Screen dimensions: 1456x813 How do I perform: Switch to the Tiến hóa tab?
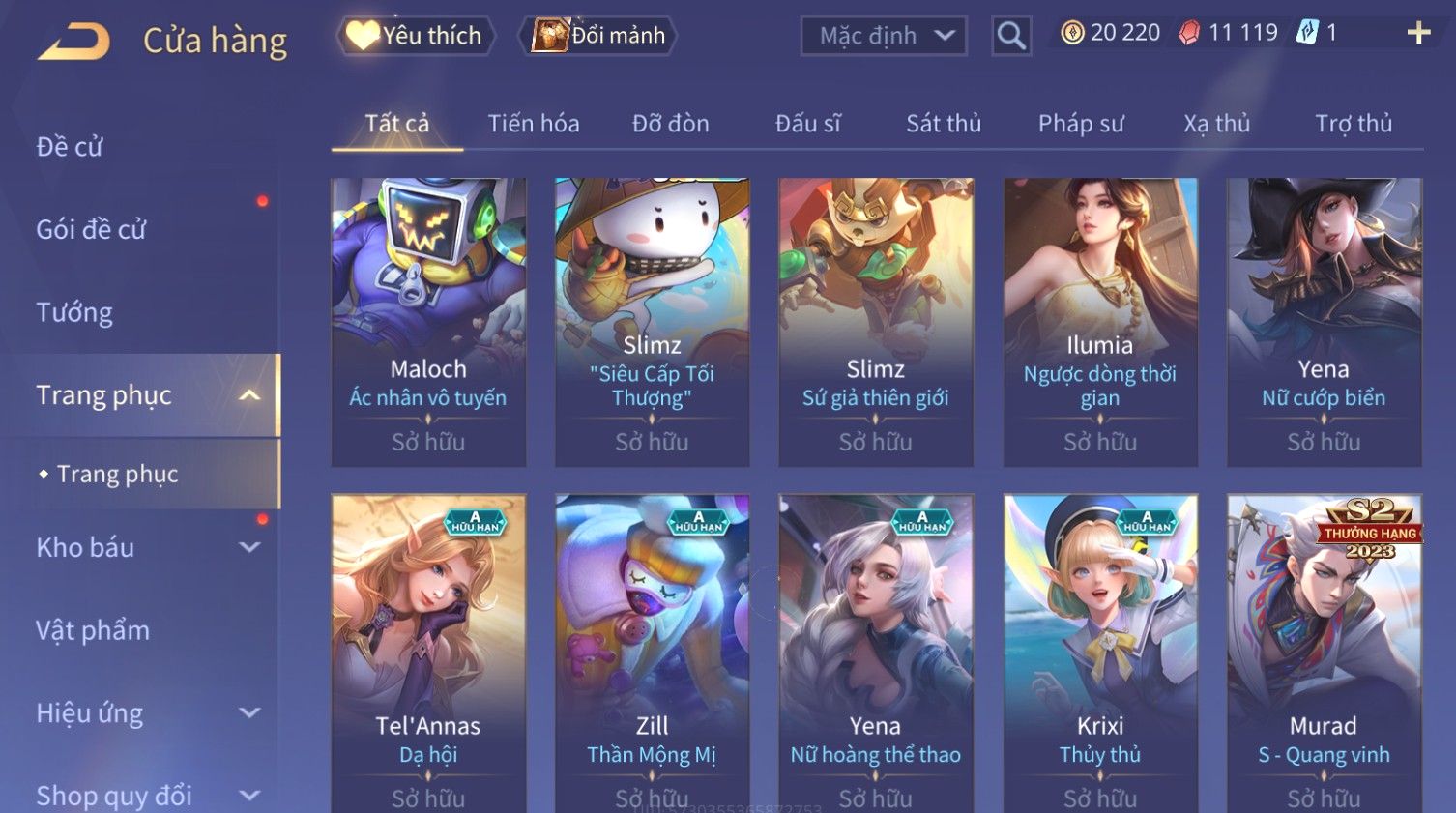pos(533,124)
